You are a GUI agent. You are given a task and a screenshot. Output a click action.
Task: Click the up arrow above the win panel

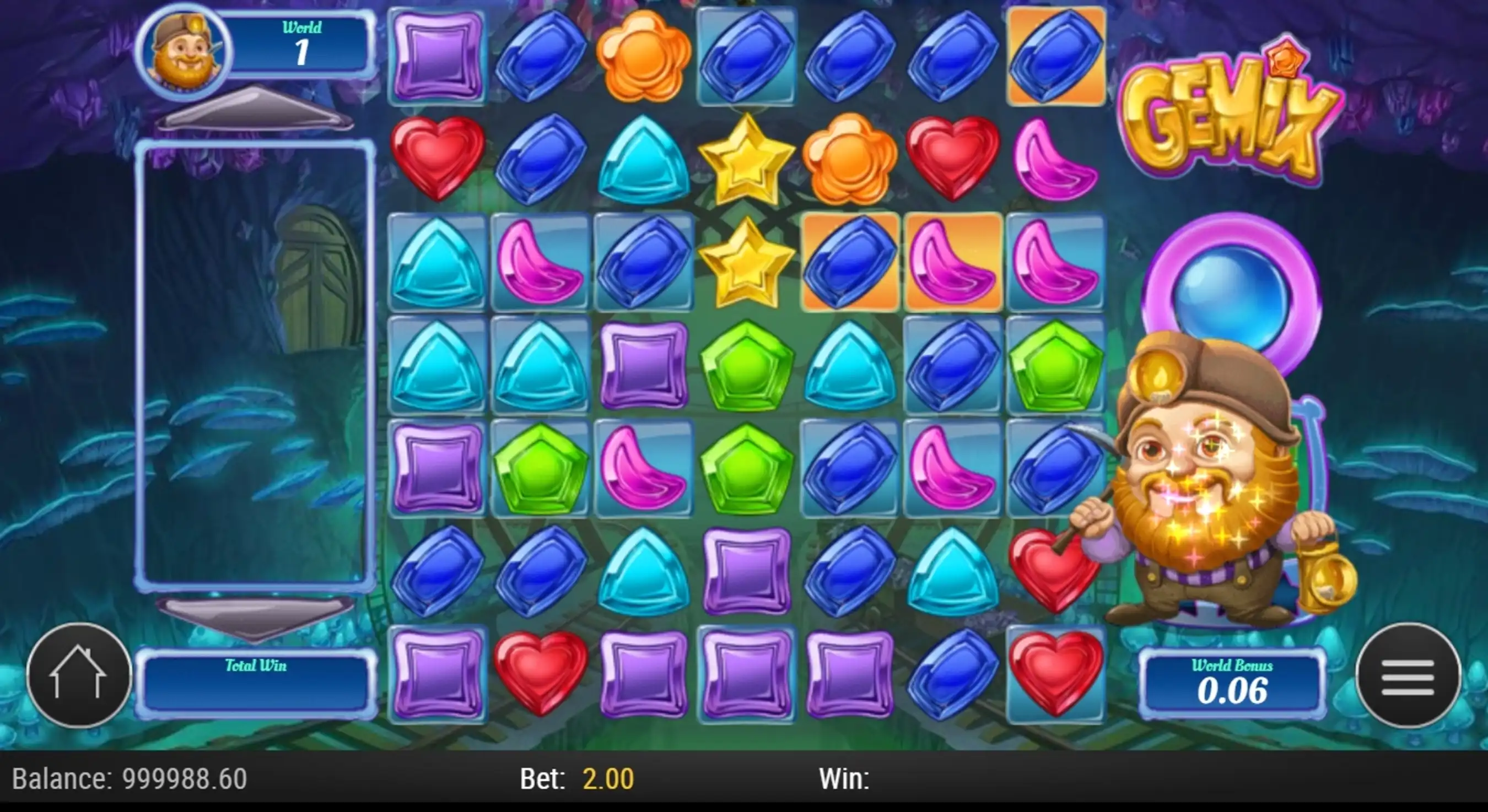click(254, 110)
